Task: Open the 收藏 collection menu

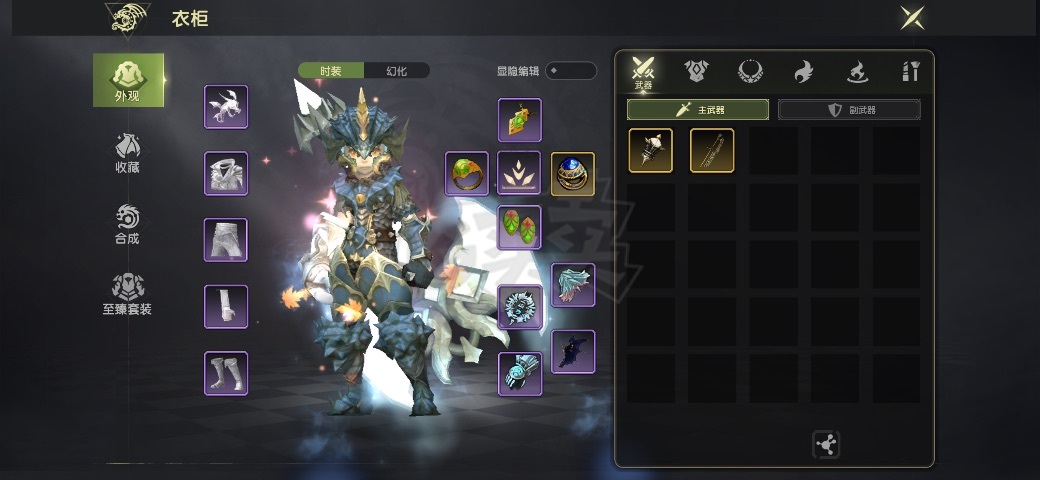Action: click(x=128, y=152)
